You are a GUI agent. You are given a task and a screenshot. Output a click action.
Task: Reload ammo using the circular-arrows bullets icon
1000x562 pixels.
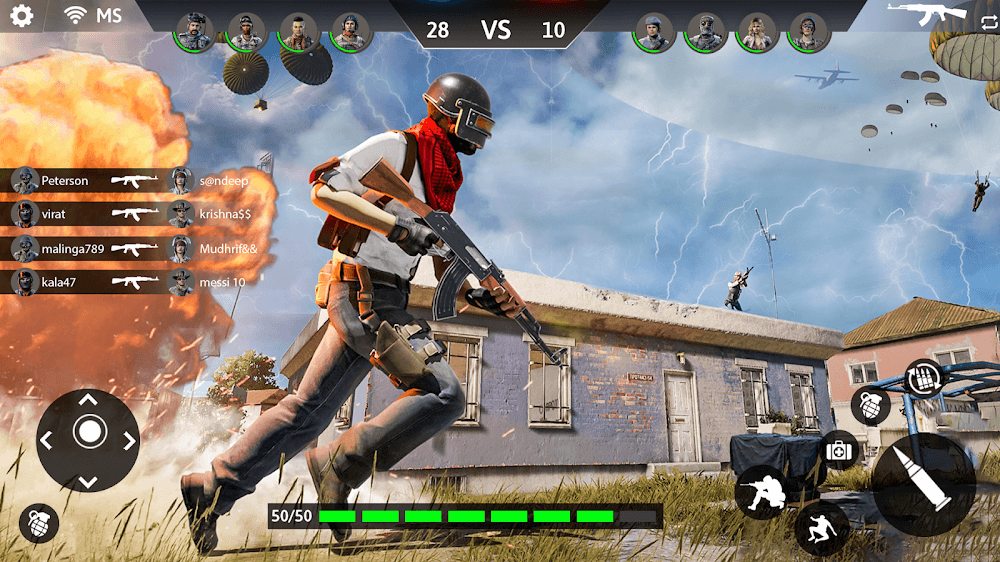tap(923, 380)
